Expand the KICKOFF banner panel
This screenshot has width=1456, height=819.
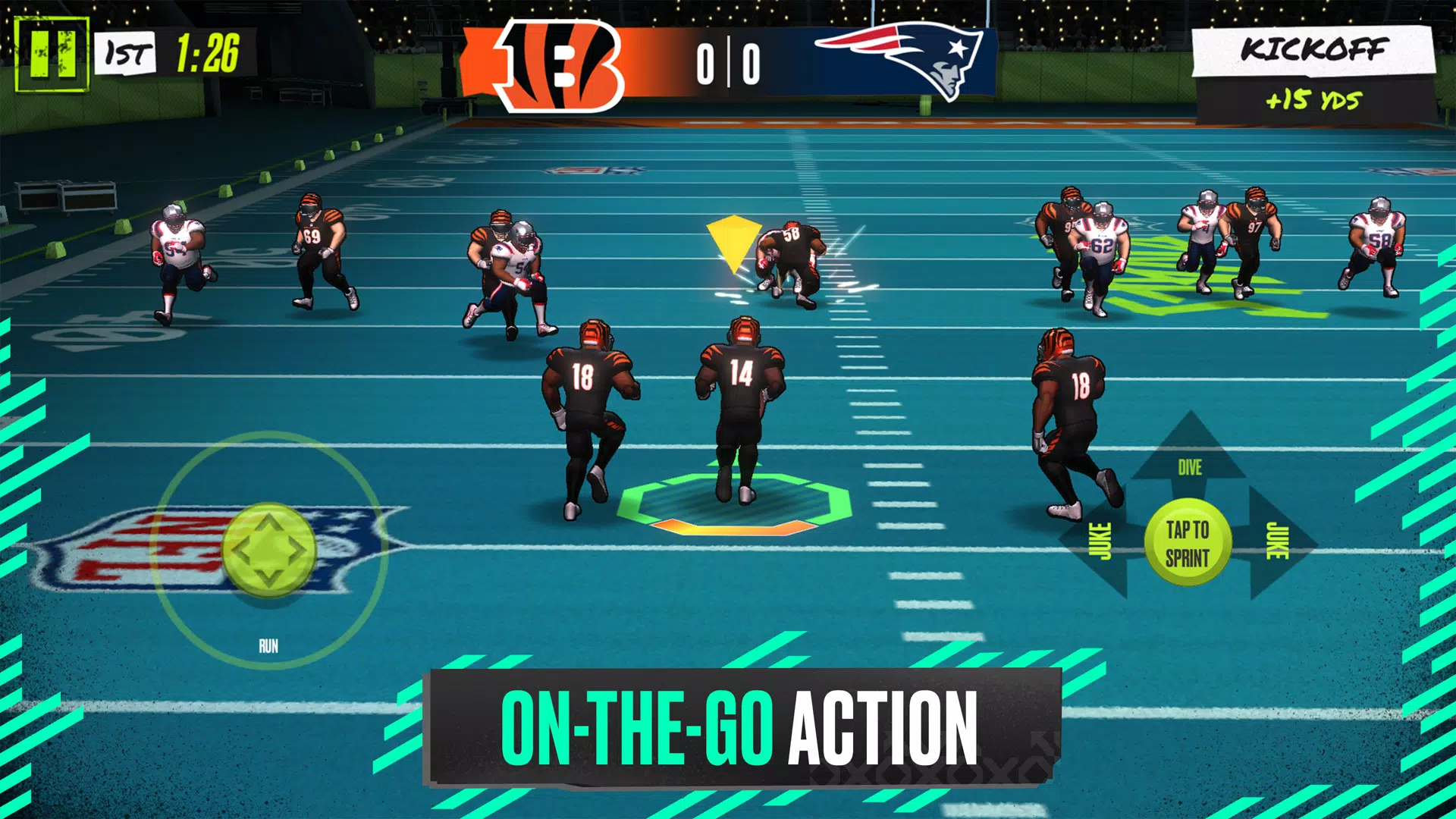point(1316,52)
